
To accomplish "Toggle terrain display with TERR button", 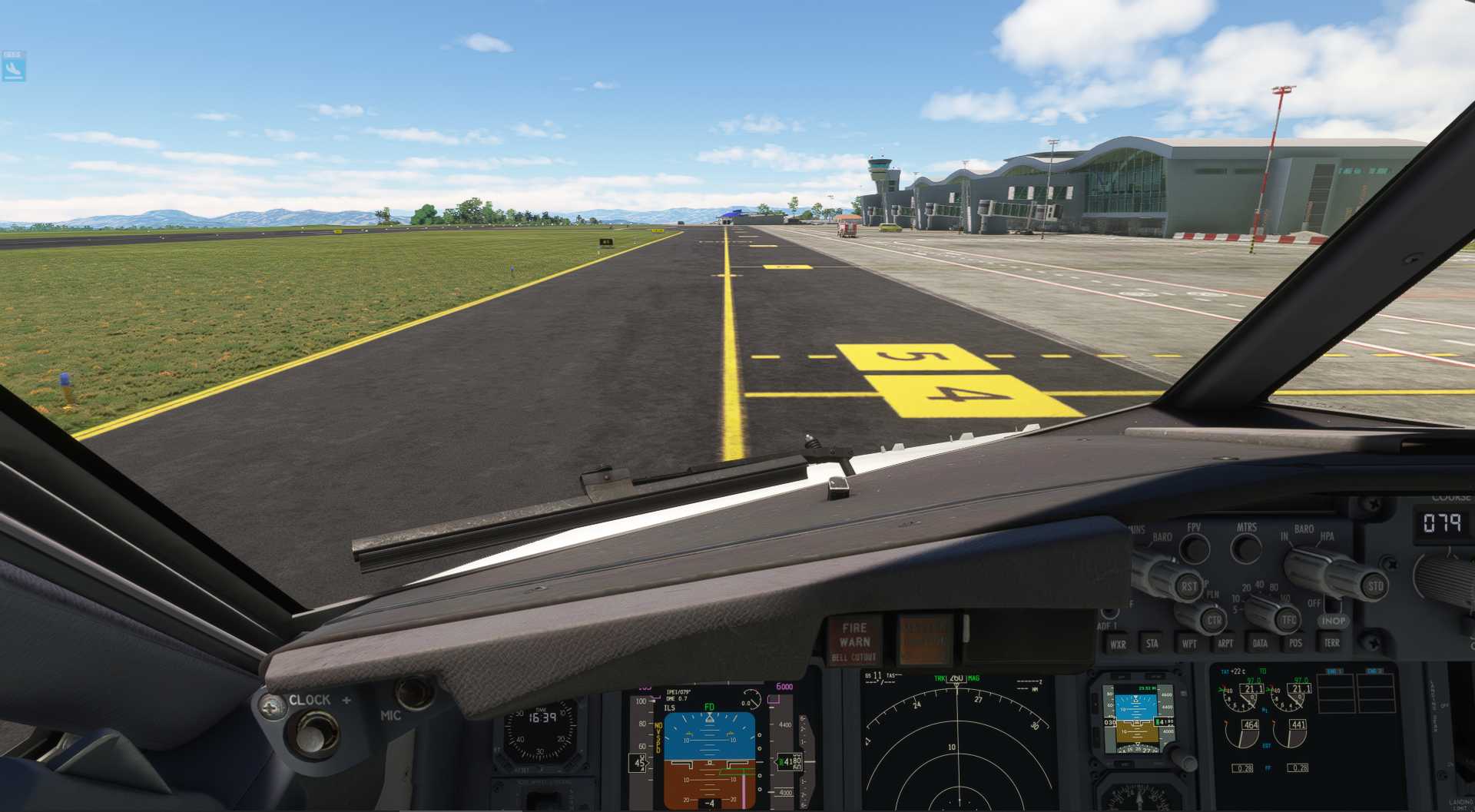I will point(1331,643).
